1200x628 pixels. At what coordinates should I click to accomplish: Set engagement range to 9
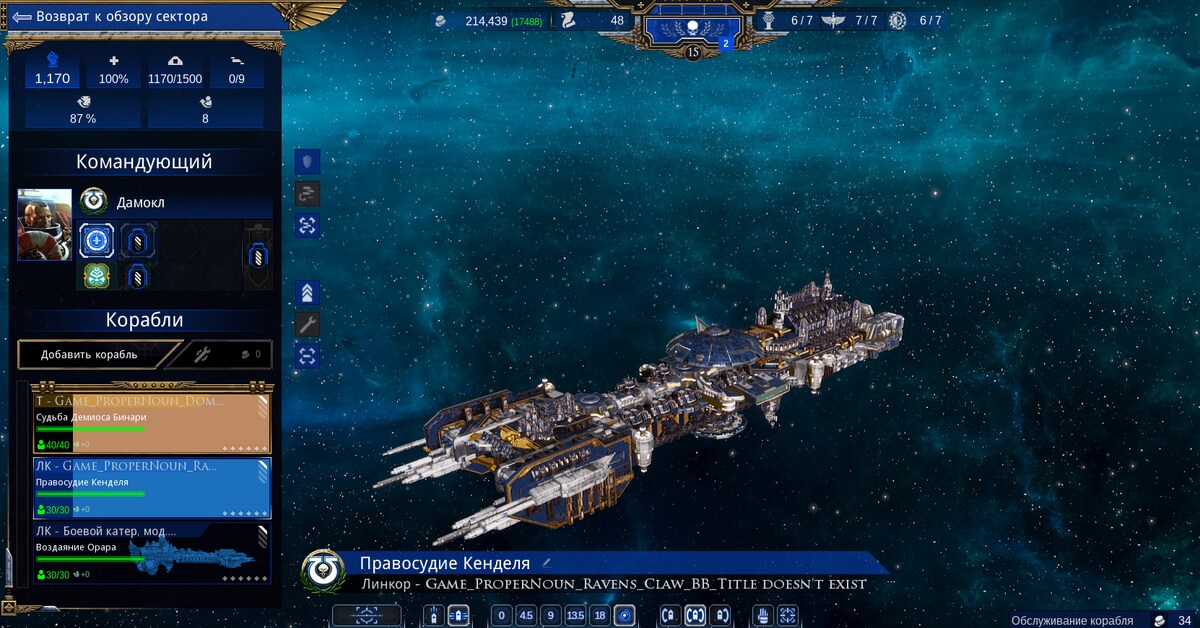pyautogui.click(x=550, y=615)
